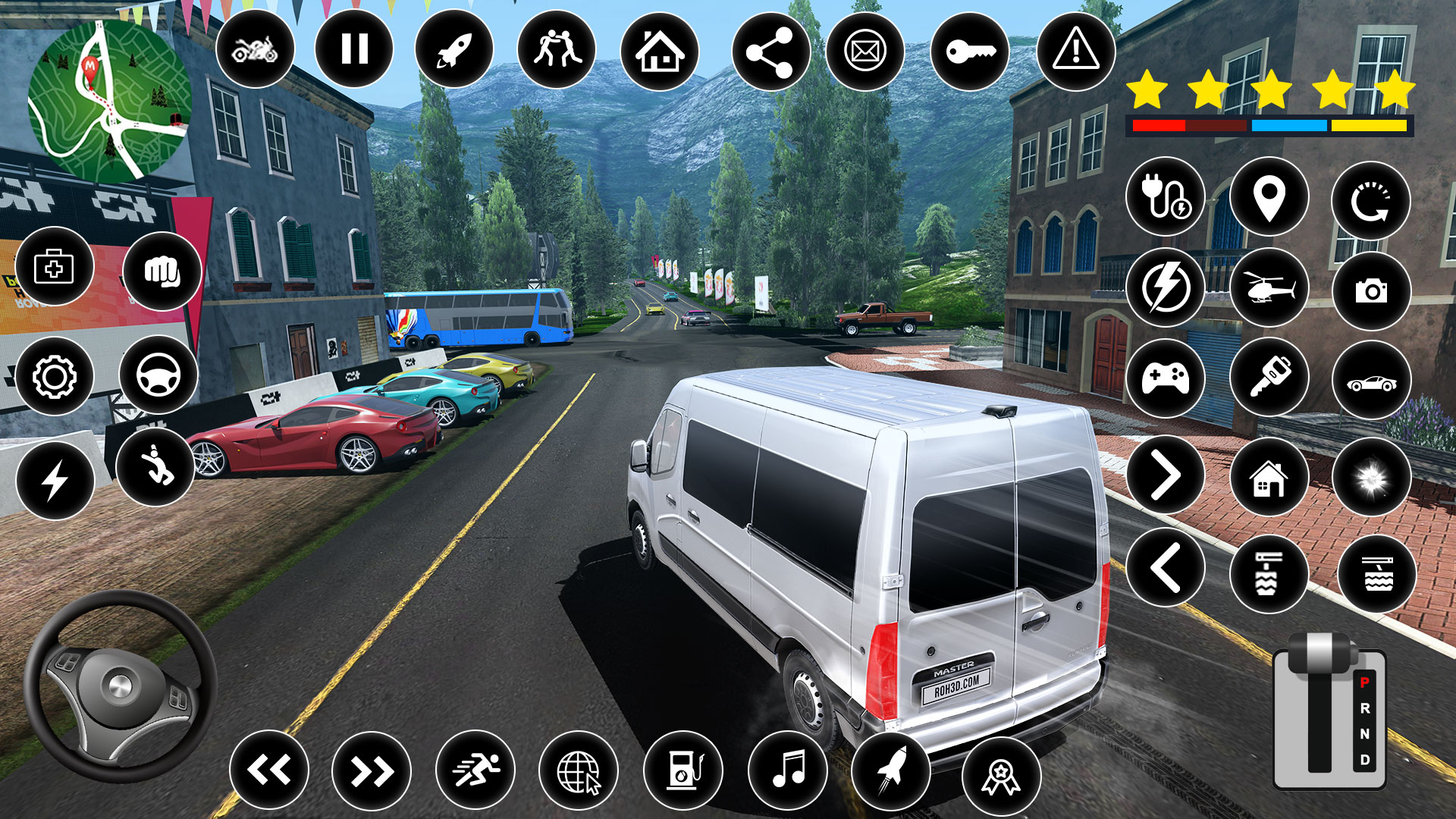1456x819 pixels.
Task: Toggle the music audio
Action: pos(789,769)
